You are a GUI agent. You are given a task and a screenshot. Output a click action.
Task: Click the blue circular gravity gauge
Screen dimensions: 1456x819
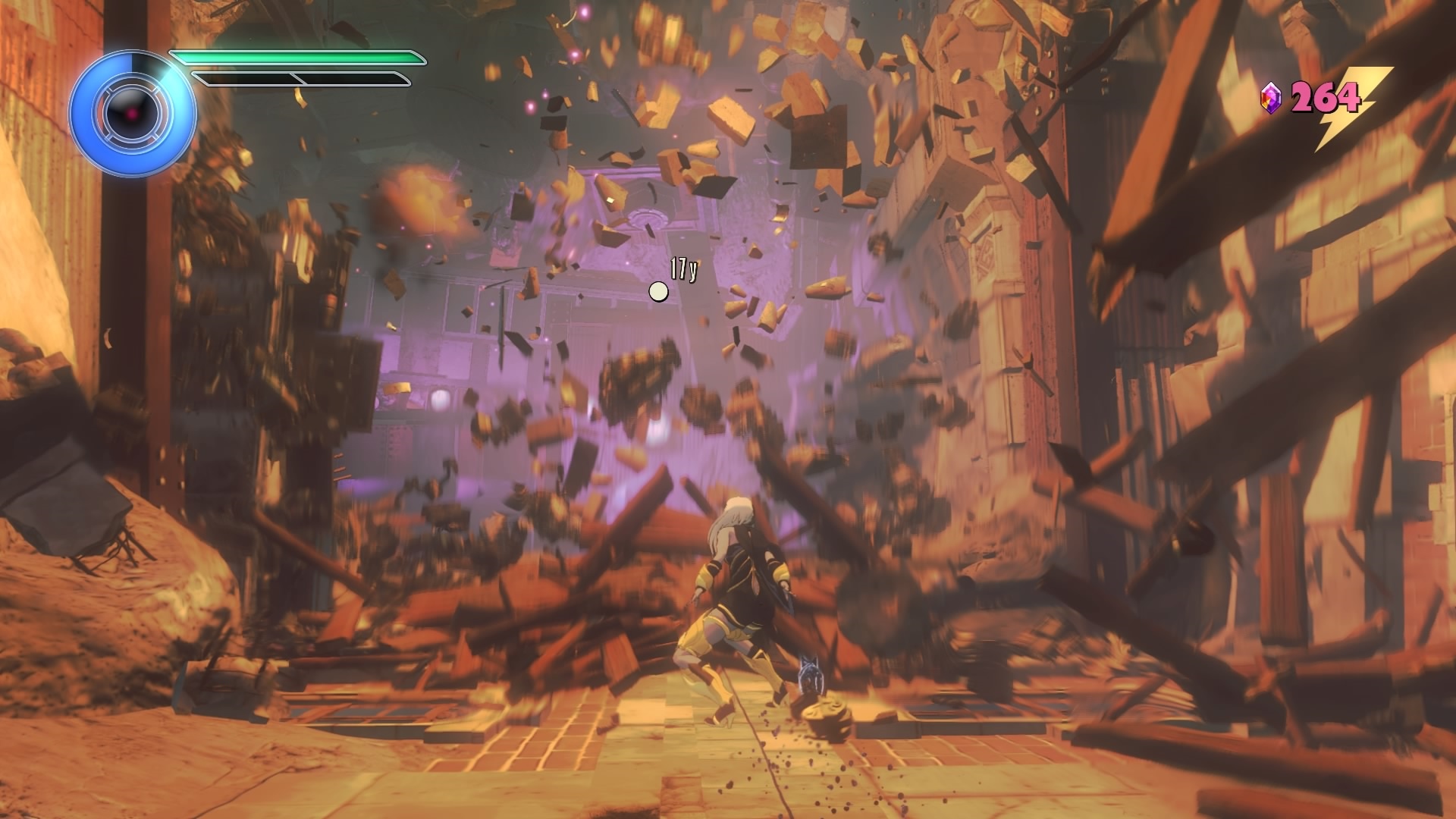[x=133, y=115]
